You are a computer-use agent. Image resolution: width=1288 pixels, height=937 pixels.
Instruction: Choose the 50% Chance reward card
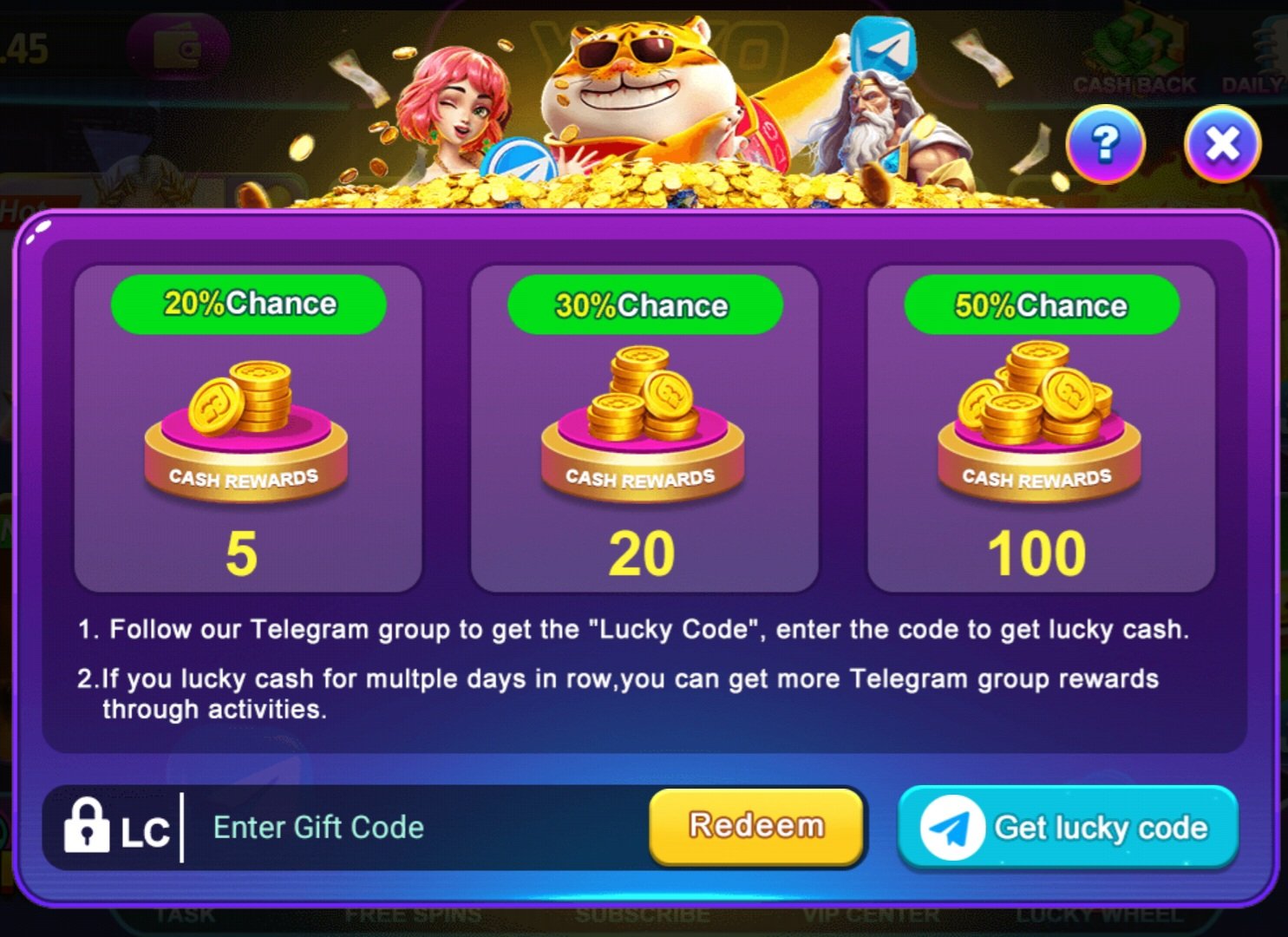coord(1040,429)
